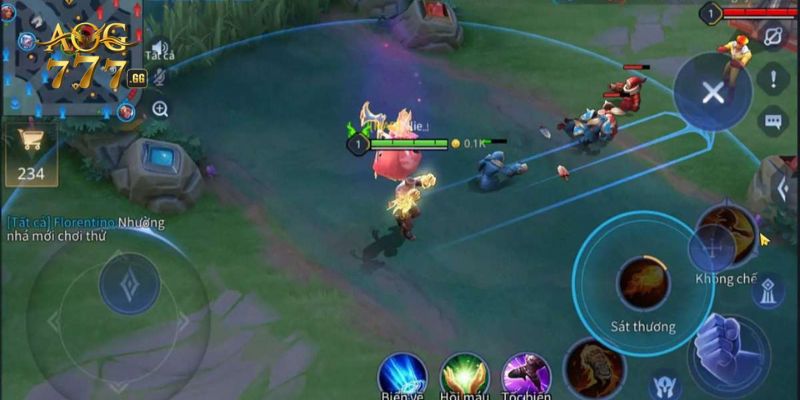Send an alert with the exclamation icon
The image size is (800, 400).
[x=773, y=80]
